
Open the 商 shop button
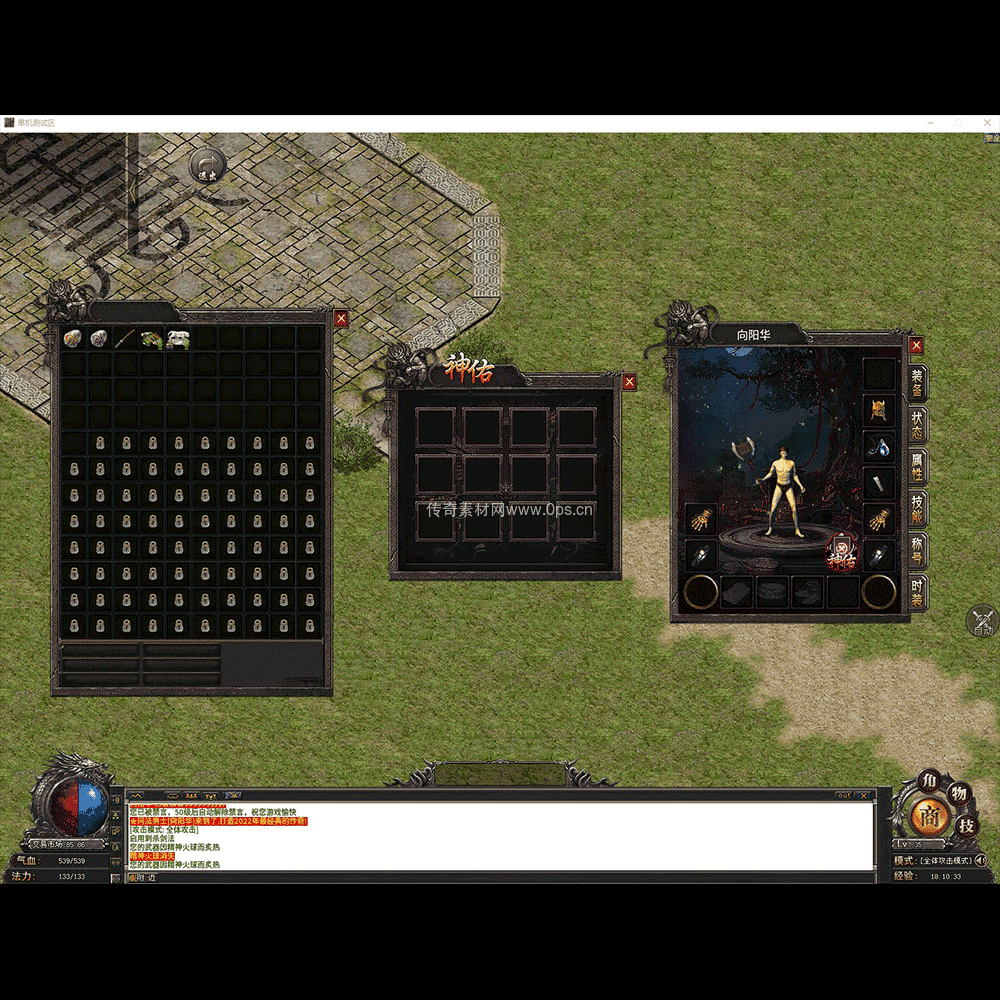point(931,815)
